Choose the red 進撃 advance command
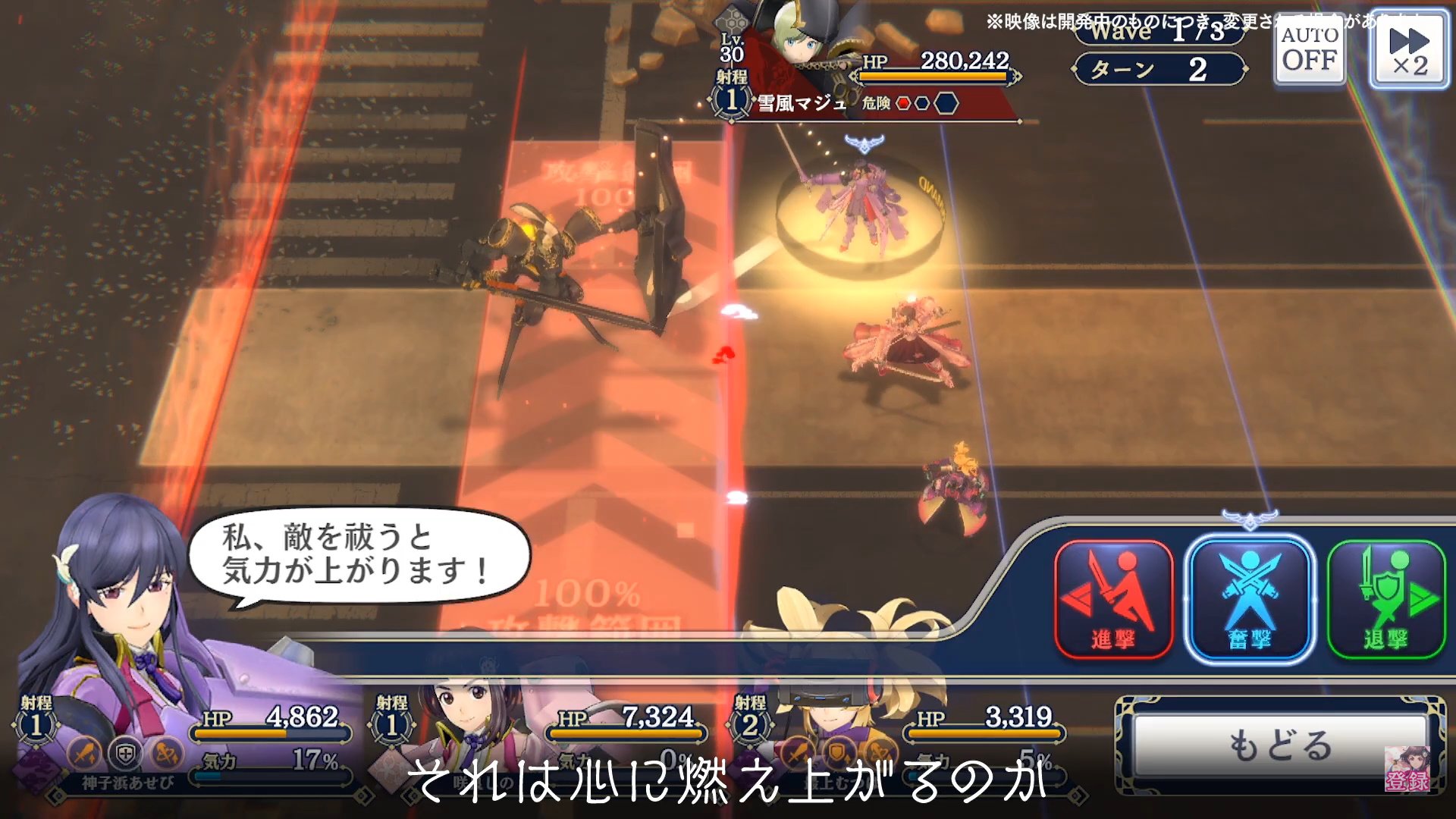1456x819 pixels. point(1113,599)
